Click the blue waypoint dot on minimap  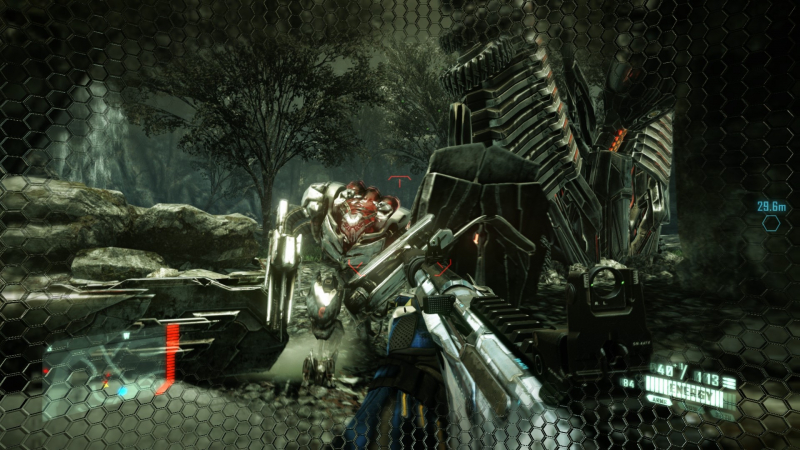click(121, 389)
